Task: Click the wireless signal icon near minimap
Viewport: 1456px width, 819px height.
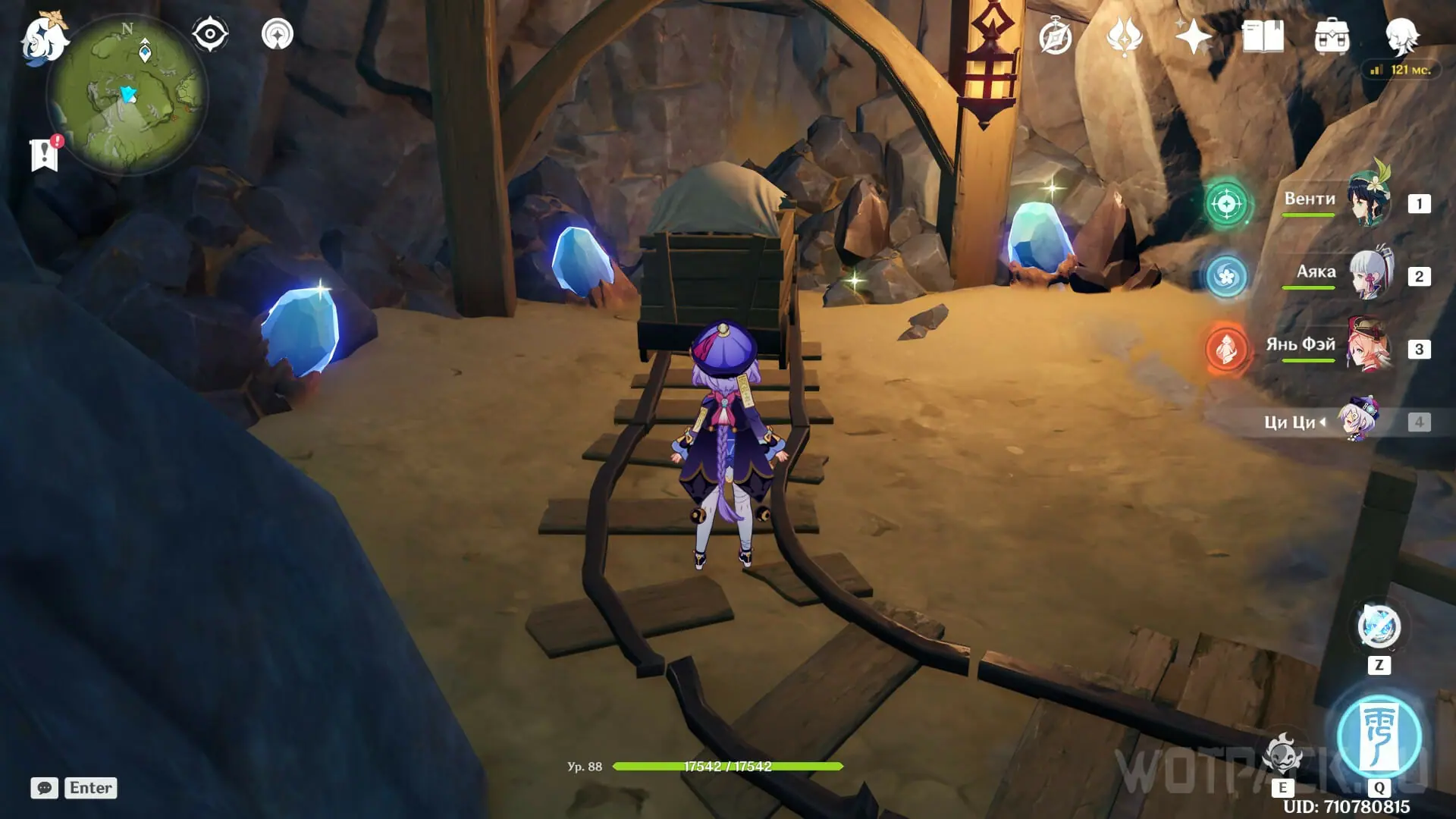Action: click(x=277, y=34)
